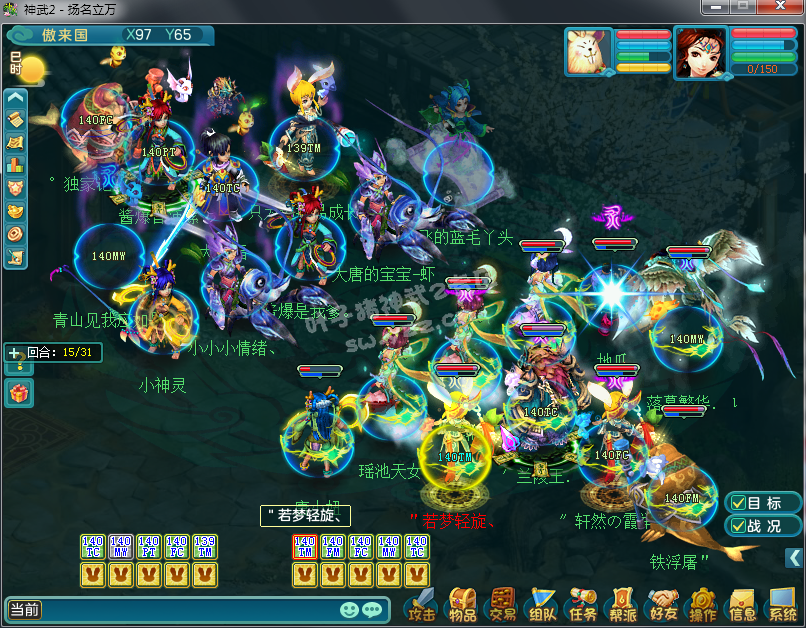Click the player character portrait
Screen dimensions: 806x628
699,51
